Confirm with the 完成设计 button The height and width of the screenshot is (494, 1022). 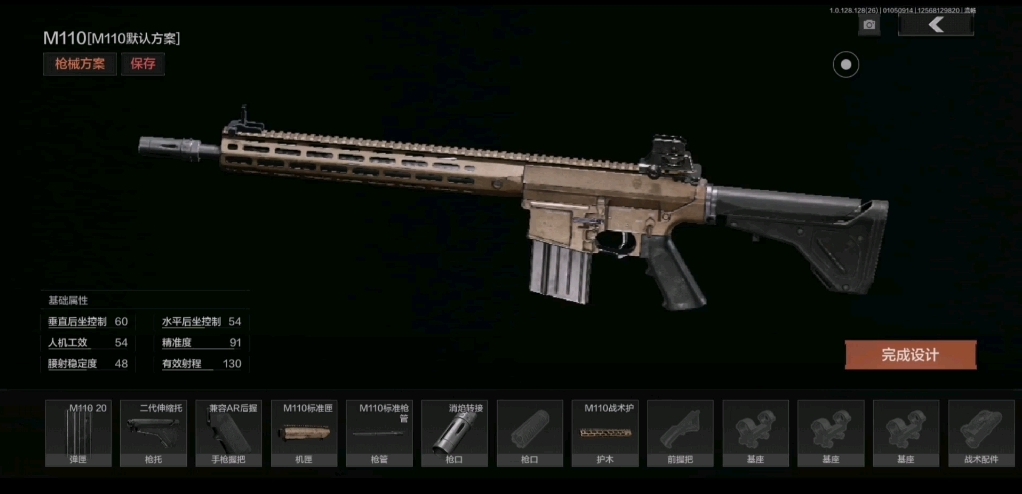(x=910, y=355)
